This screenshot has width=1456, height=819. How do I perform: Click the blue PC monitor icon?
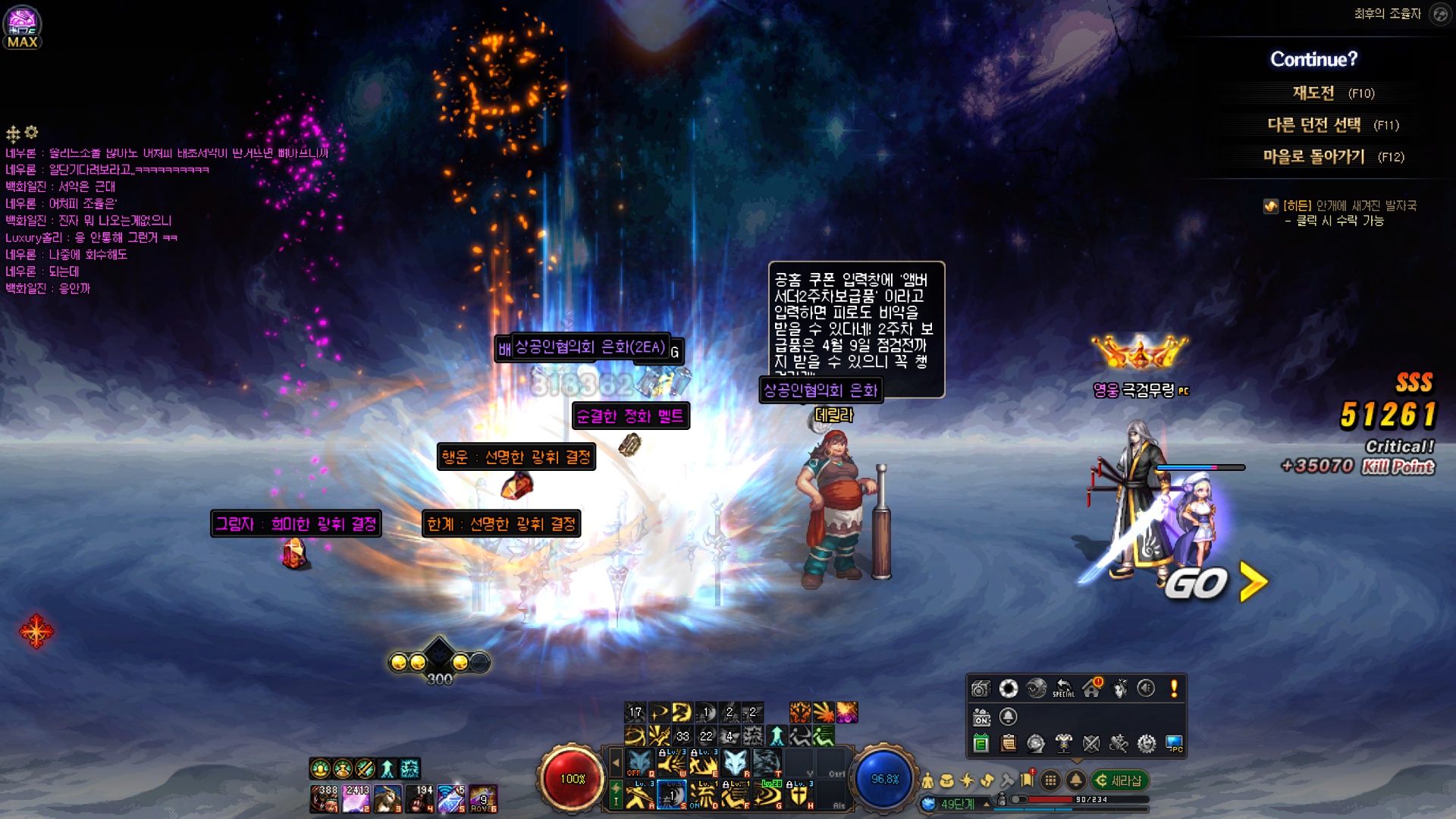point(1174,744)
